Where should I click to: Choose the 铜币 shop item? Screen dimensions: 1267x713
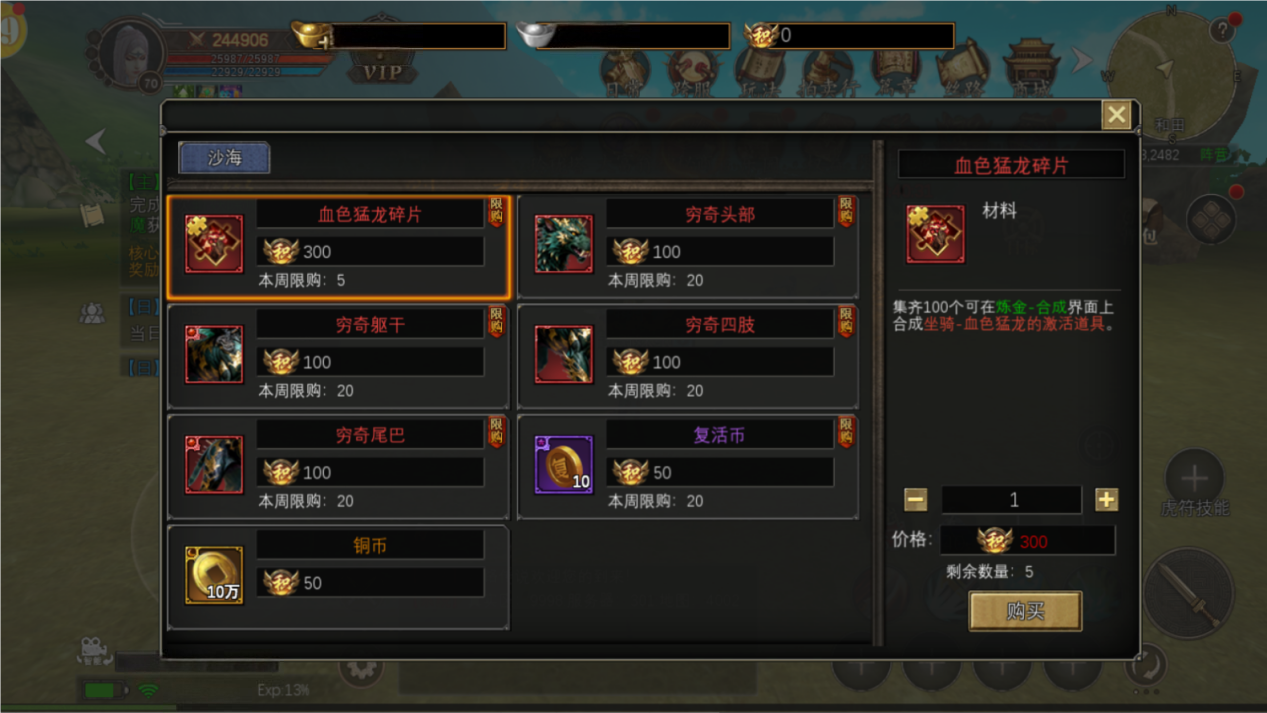click(x=338, y=578)
